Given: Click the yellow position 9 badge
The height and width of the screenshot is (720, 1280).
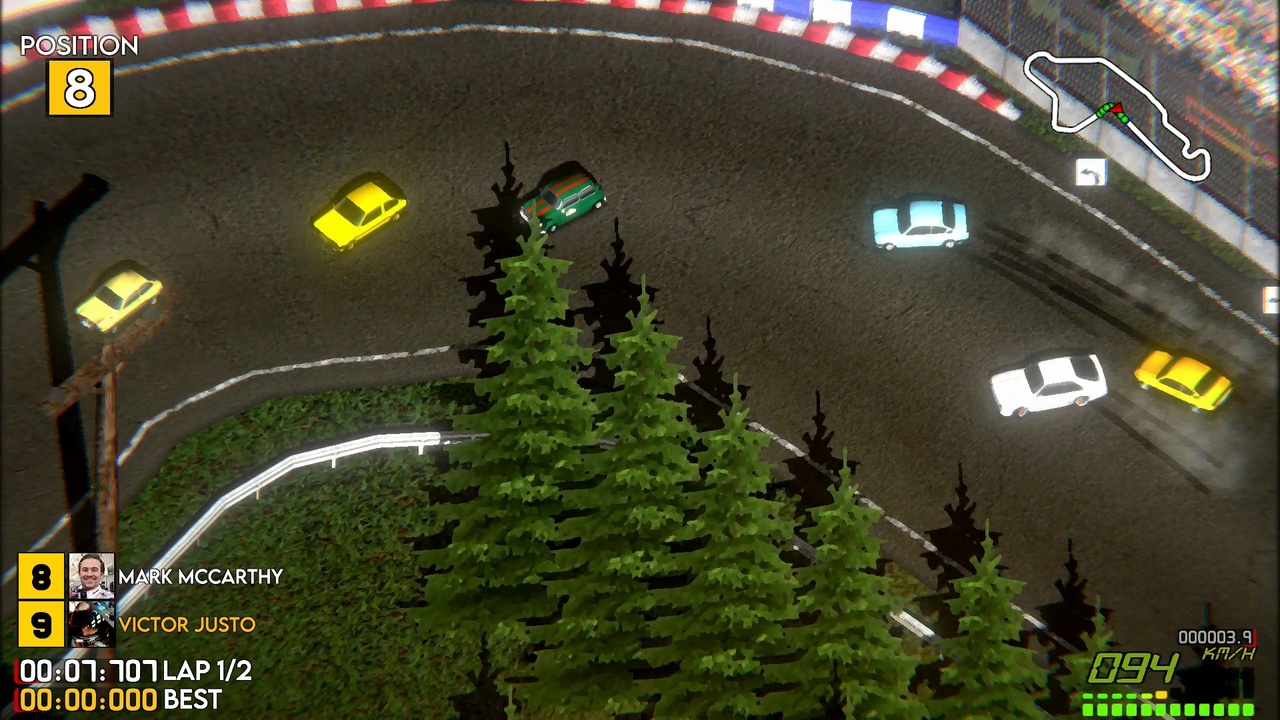Looking at the screenshot, I should (41, 625).
